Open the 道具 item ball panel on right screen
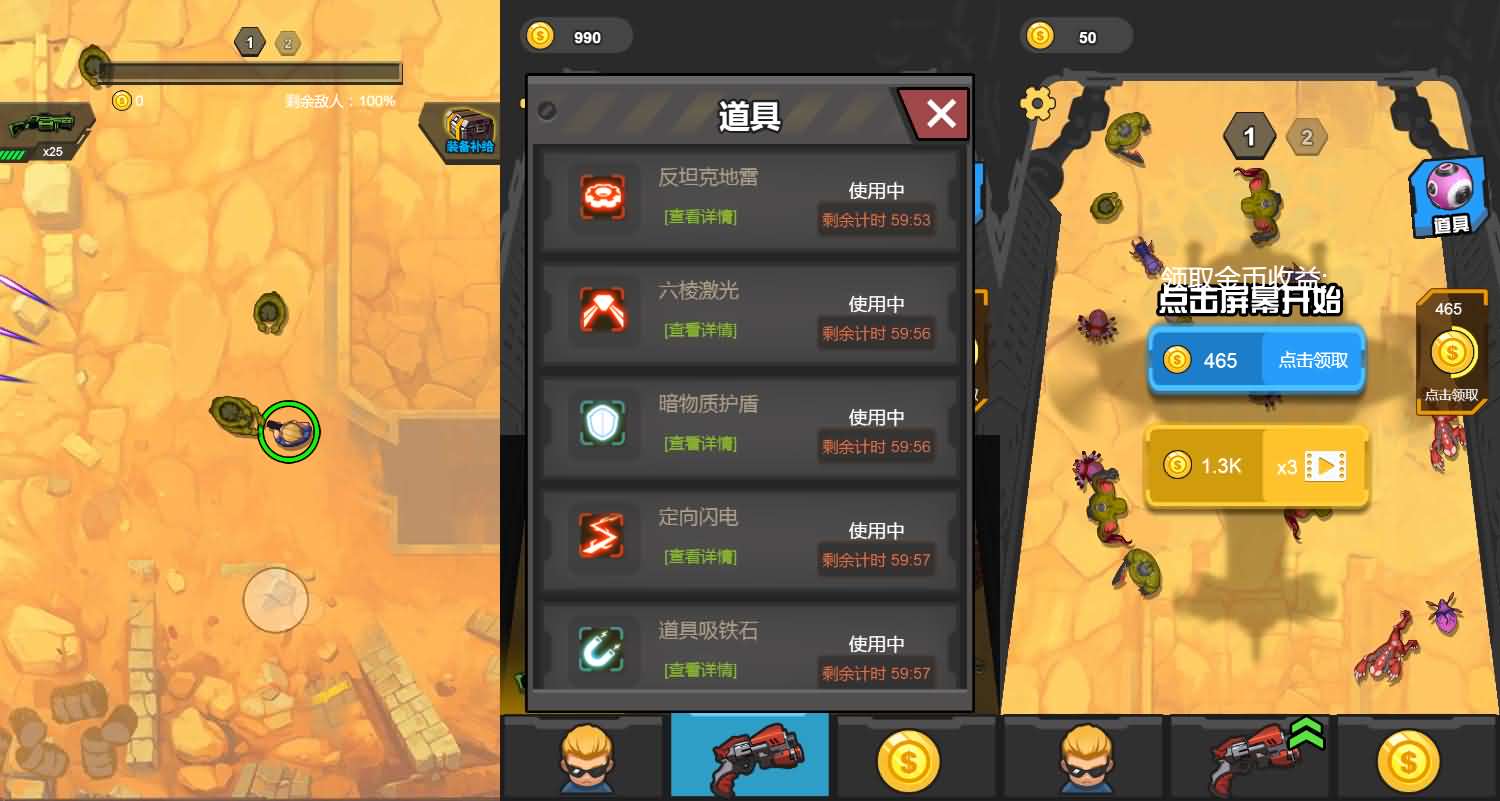Screen dimensions: 1500x801 [x=1447, y=196]
